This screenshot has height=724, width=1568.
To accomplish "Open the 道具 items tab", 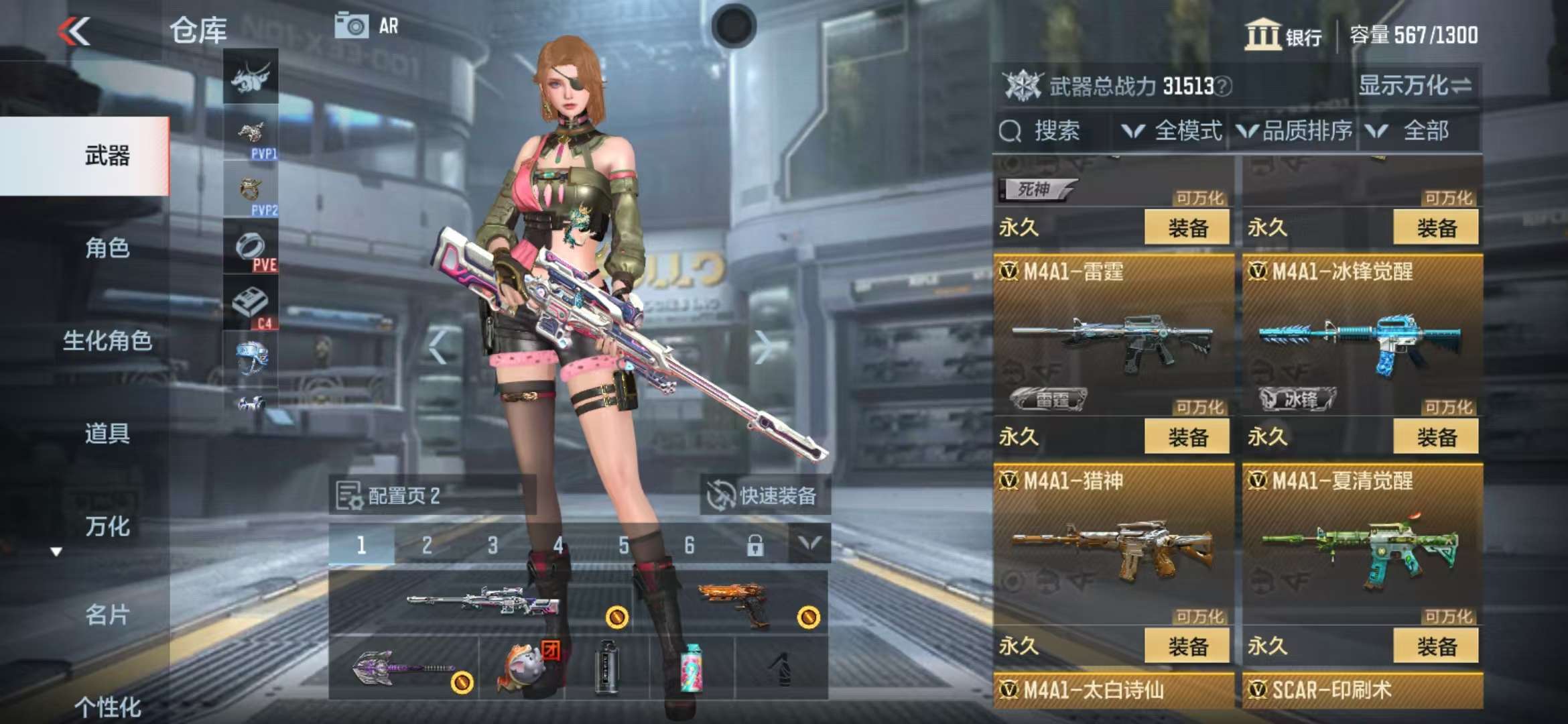I will tap(107, 433).
